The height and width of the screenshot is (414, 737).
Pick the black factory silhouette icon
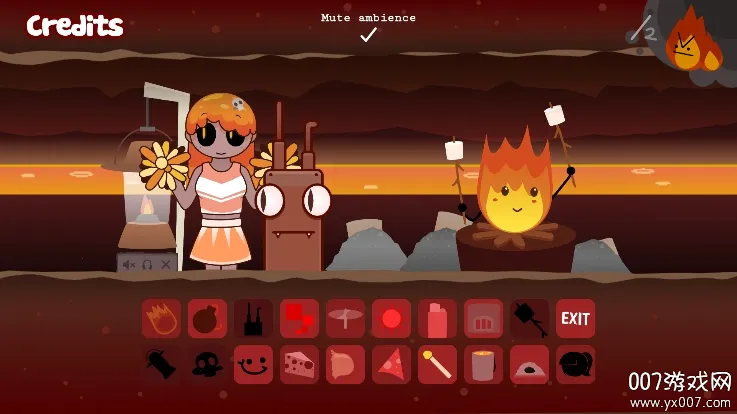pyautogui.click(x=253, y=319)
